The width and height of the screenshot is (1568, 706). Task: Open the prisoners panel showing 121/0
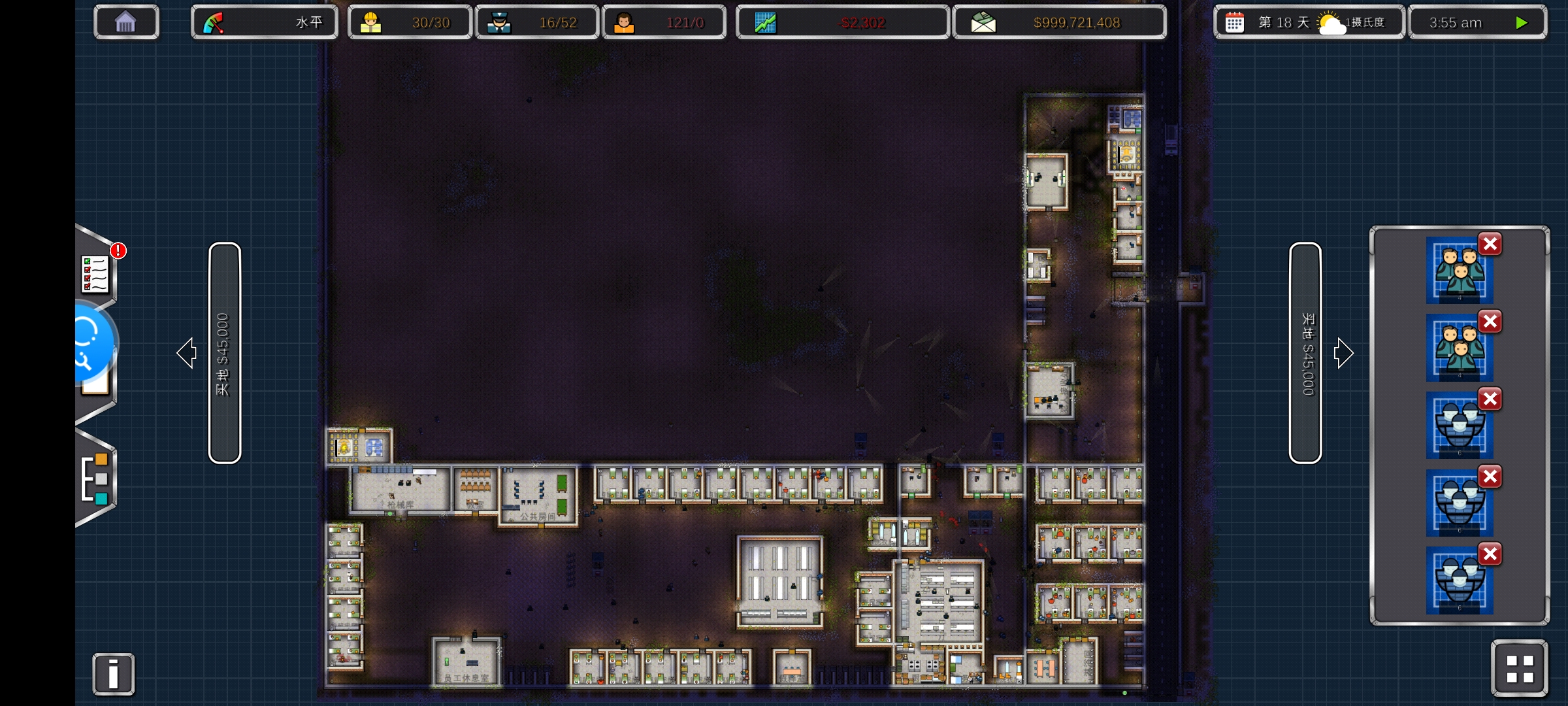coord(664,23)
